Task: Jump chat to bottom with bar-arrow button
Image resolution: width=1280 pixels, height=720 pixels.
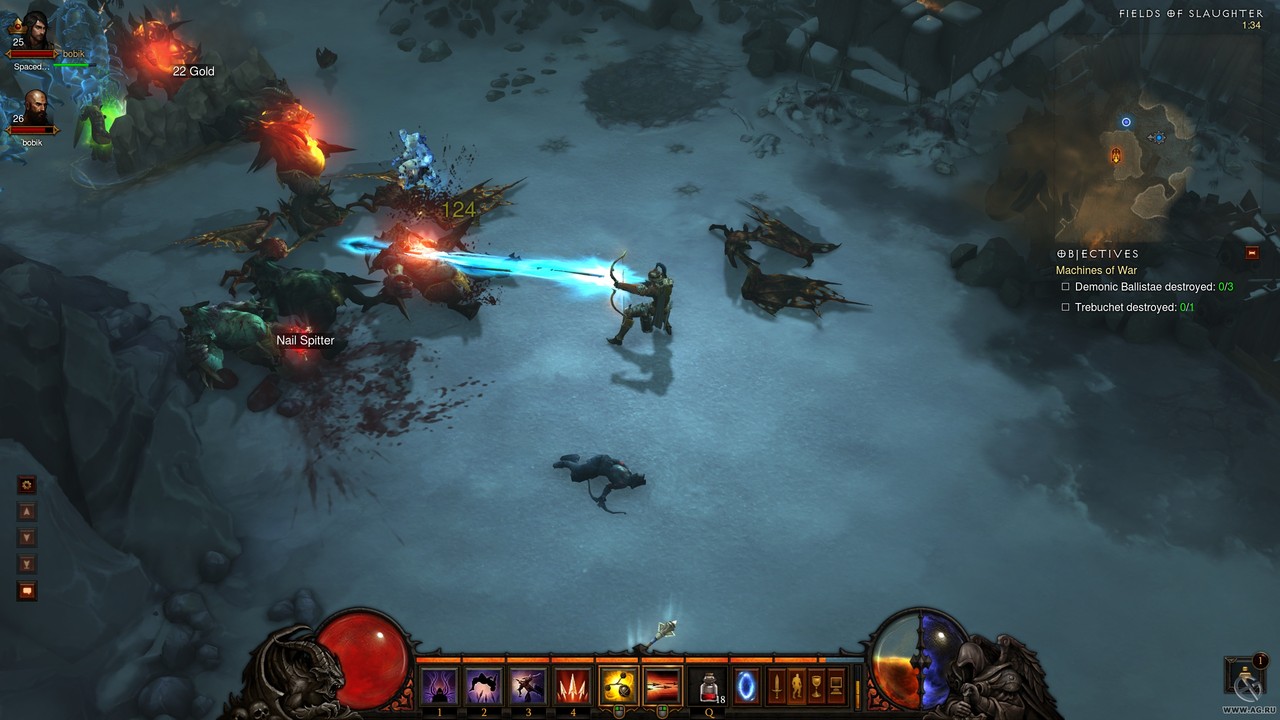Action: point(27,565)
